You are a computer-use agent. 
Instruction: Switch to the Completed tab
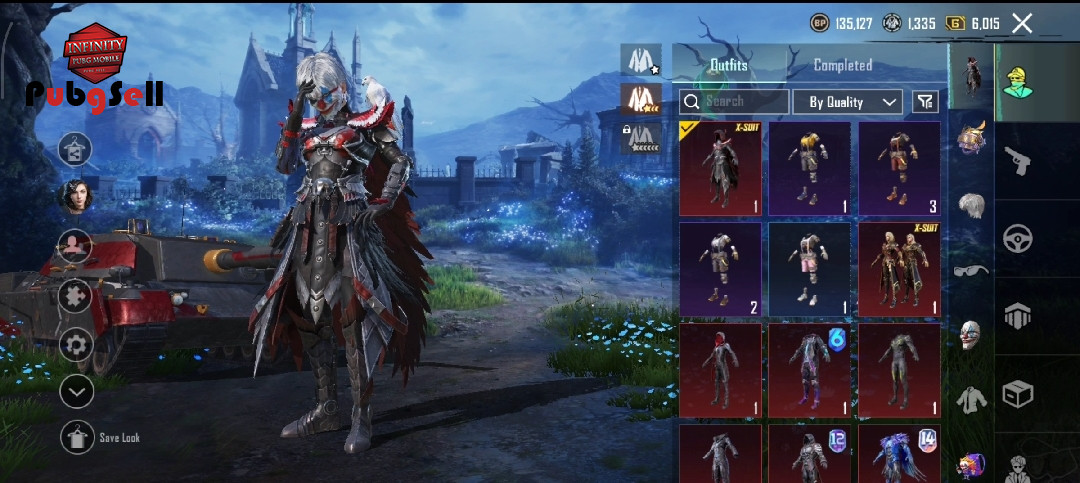[842, 65]
